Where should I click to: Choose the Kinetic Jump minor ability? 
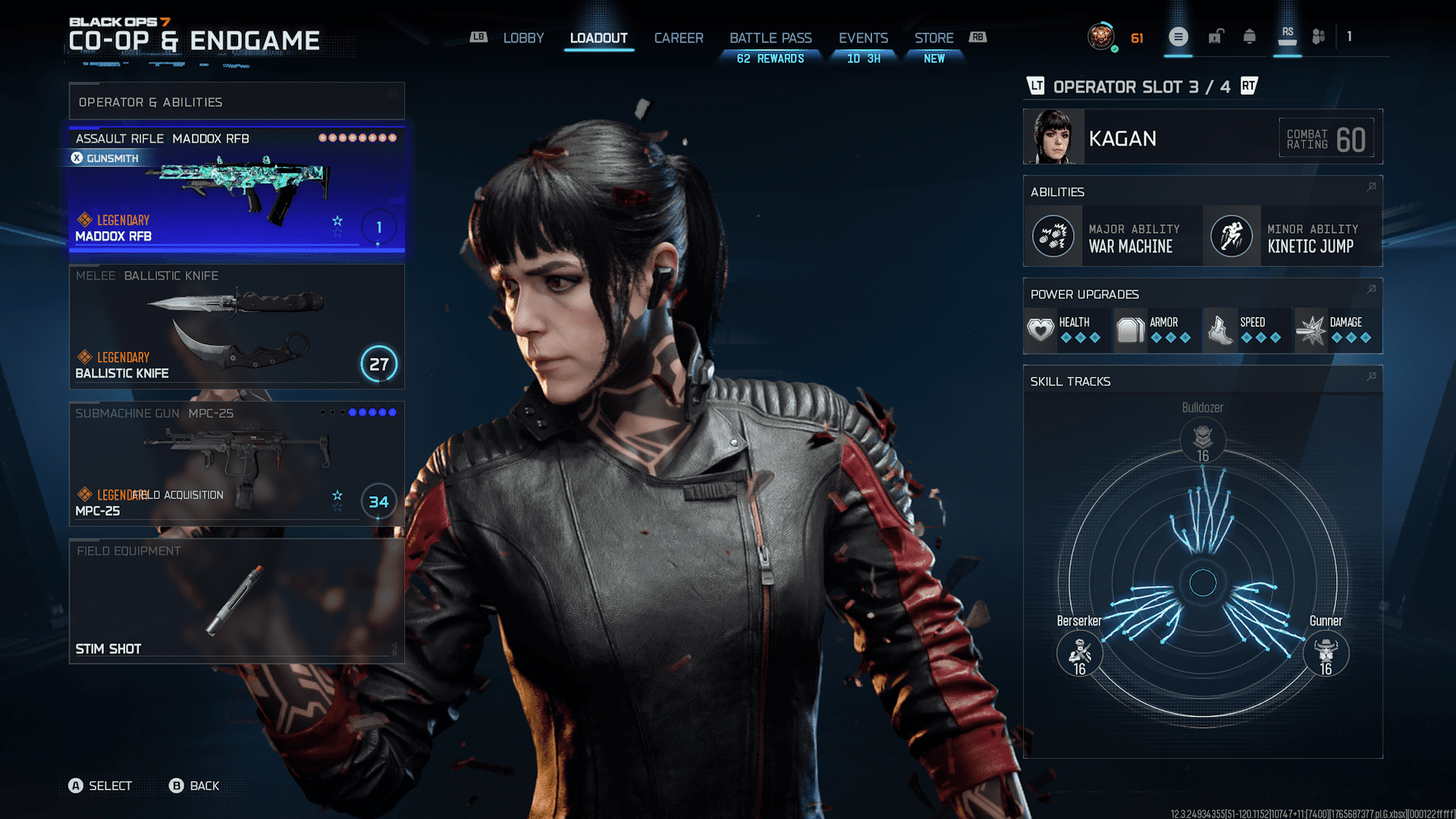click(x=1292, y=237)
